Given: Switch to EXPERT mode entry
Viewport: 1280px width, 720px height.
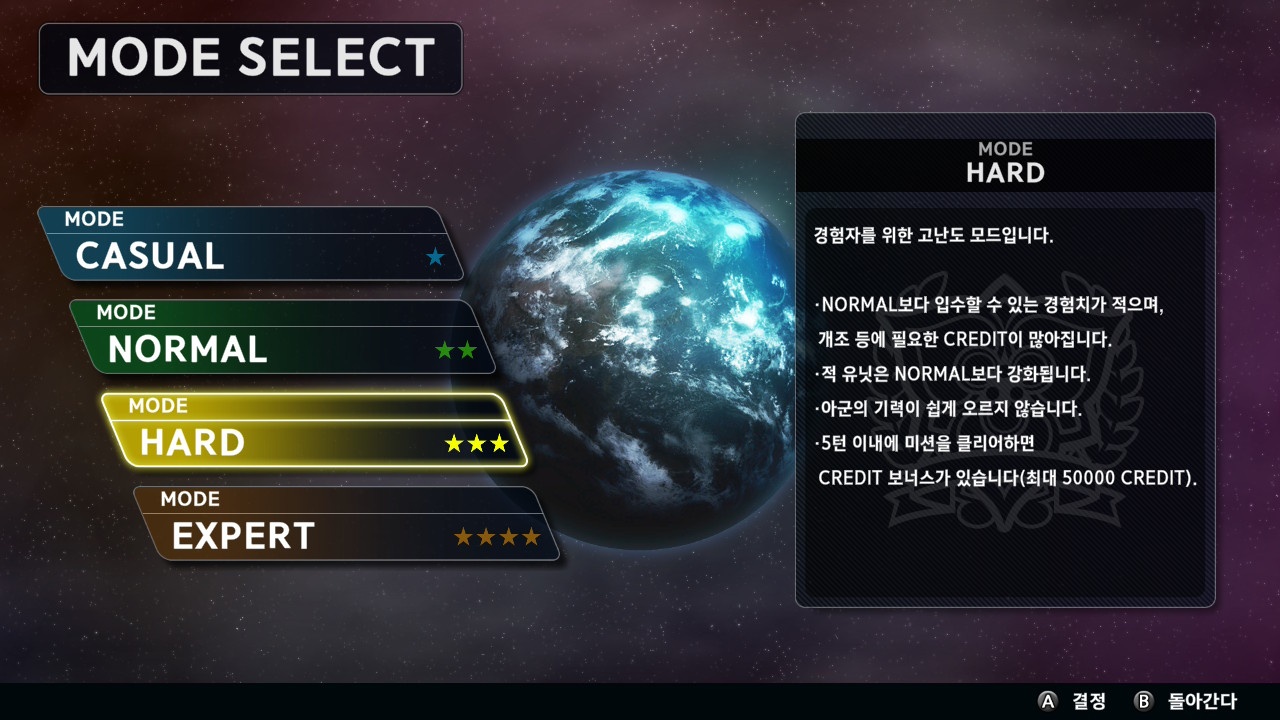Looking at the screenshot, I should 346,524.
